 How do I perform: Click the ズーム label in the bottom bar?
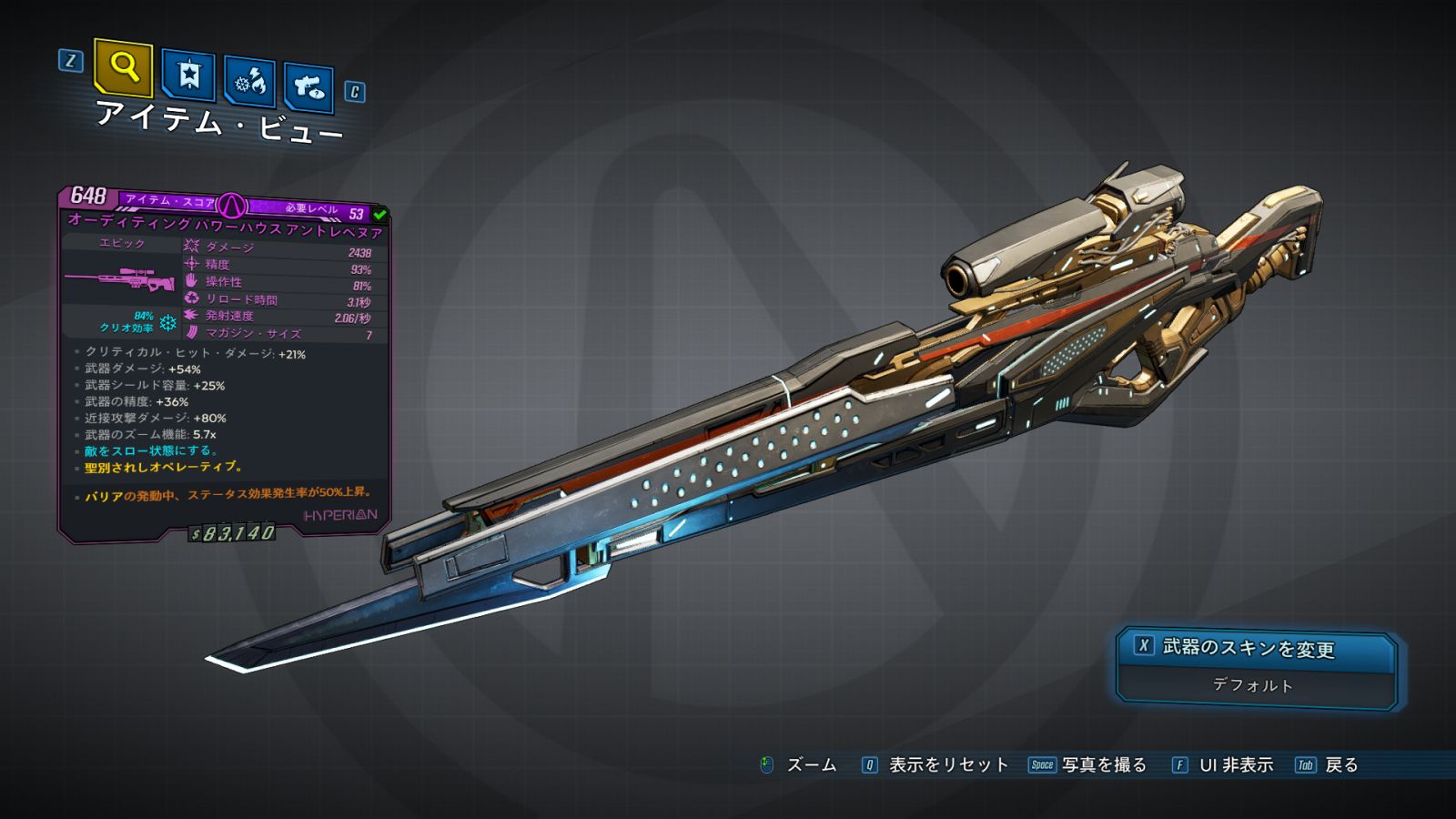811,765
